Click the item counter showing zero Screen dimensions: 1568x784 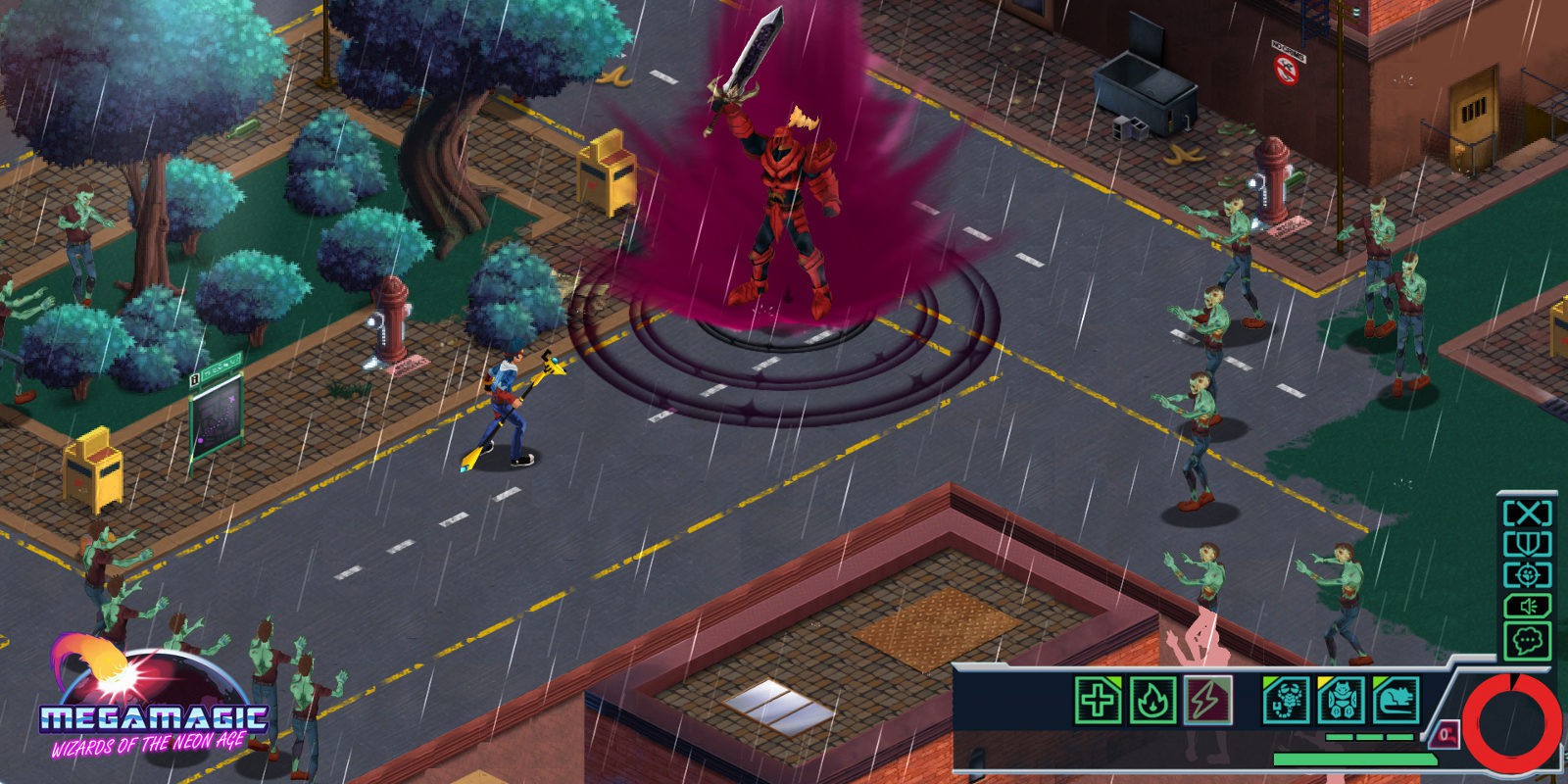click(1445, 736)
